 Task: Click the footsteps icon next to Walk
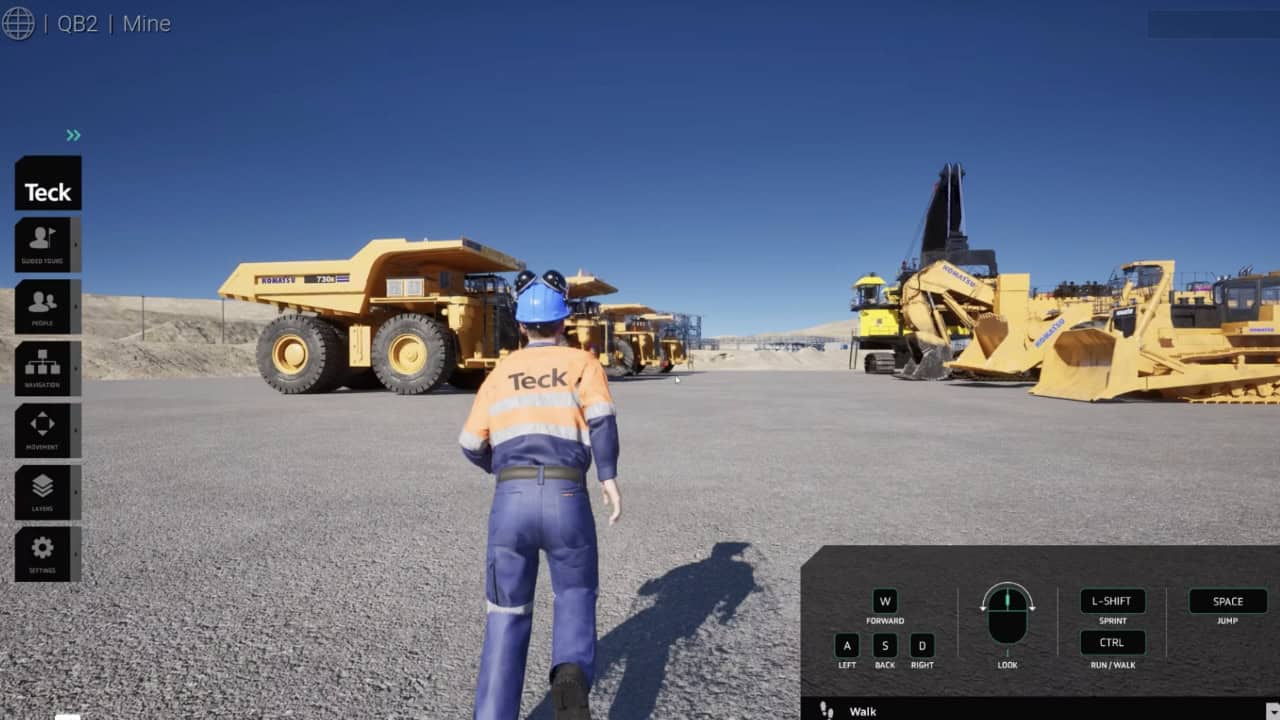pos(825,710)
